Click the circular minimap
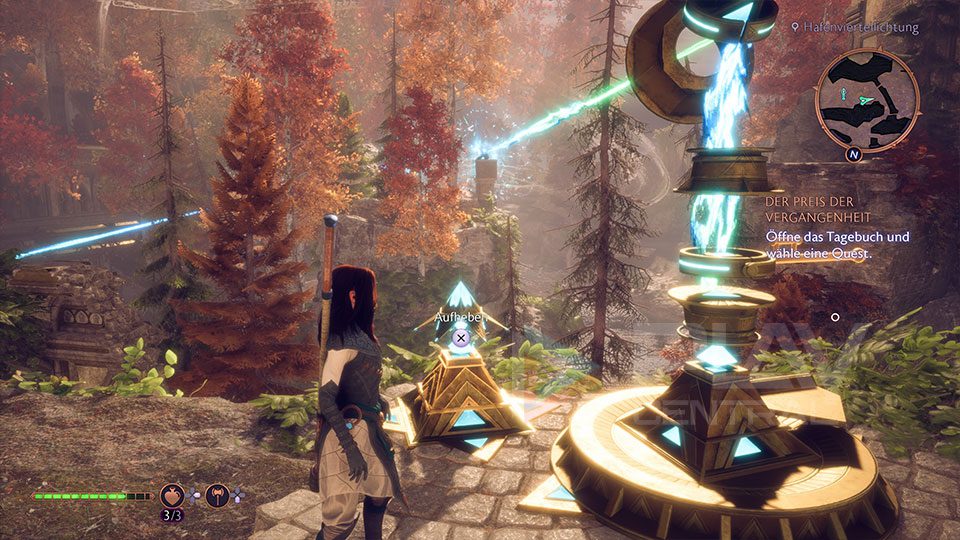The width and height of the screenshot is (960, 540). click(867, 99)
